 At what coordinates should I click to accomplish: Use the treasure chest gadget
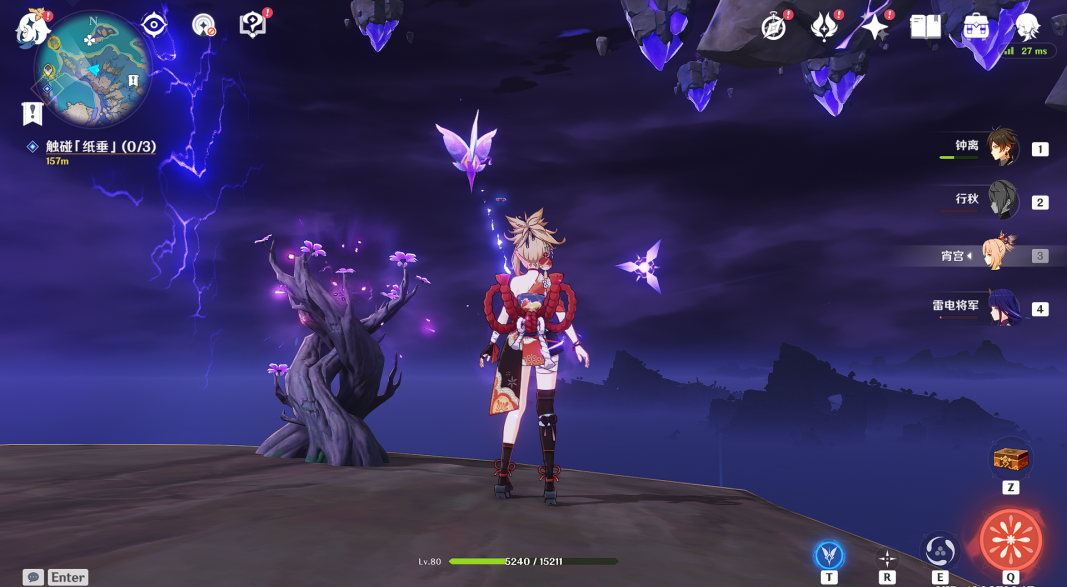(x=1010, y=461)
